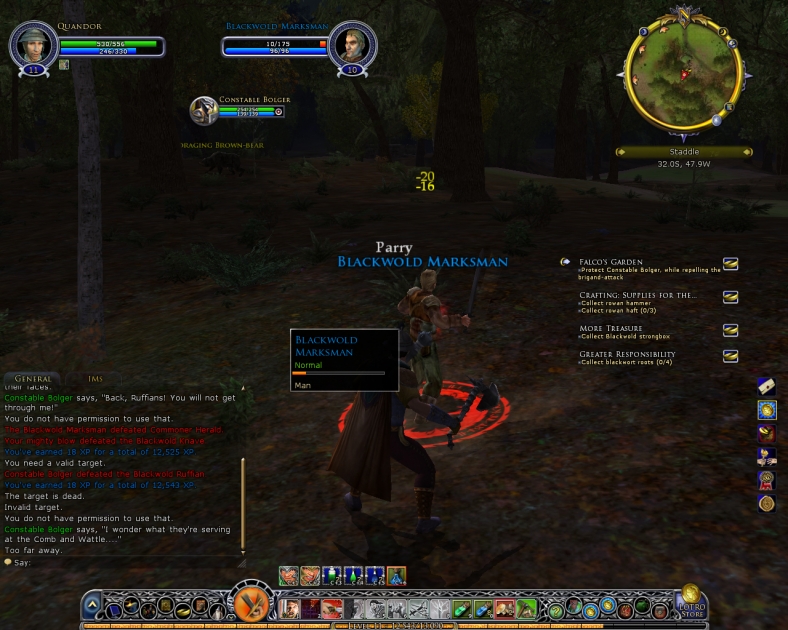Select the Blackwold Marksman target portrait
This screenshot has height=630, width=788.
tap(352, 43)
